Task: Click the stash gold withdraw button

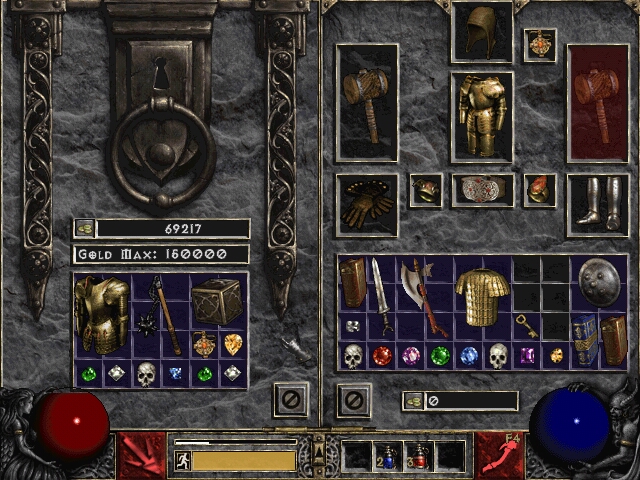Action: tap(85, 228)
